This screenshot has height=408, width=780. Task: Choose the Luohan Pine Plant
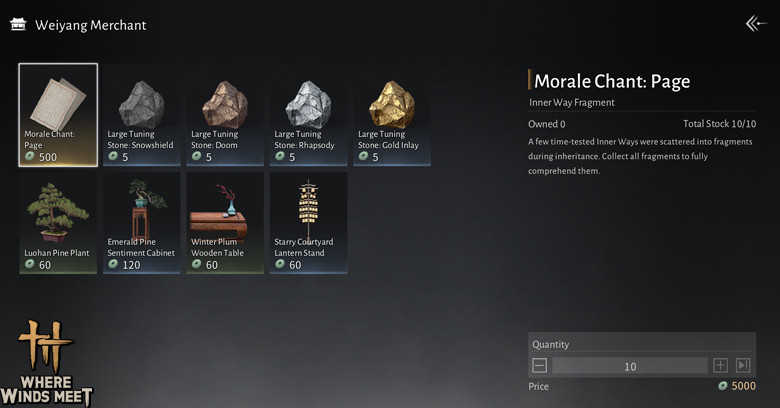point(58,222)
